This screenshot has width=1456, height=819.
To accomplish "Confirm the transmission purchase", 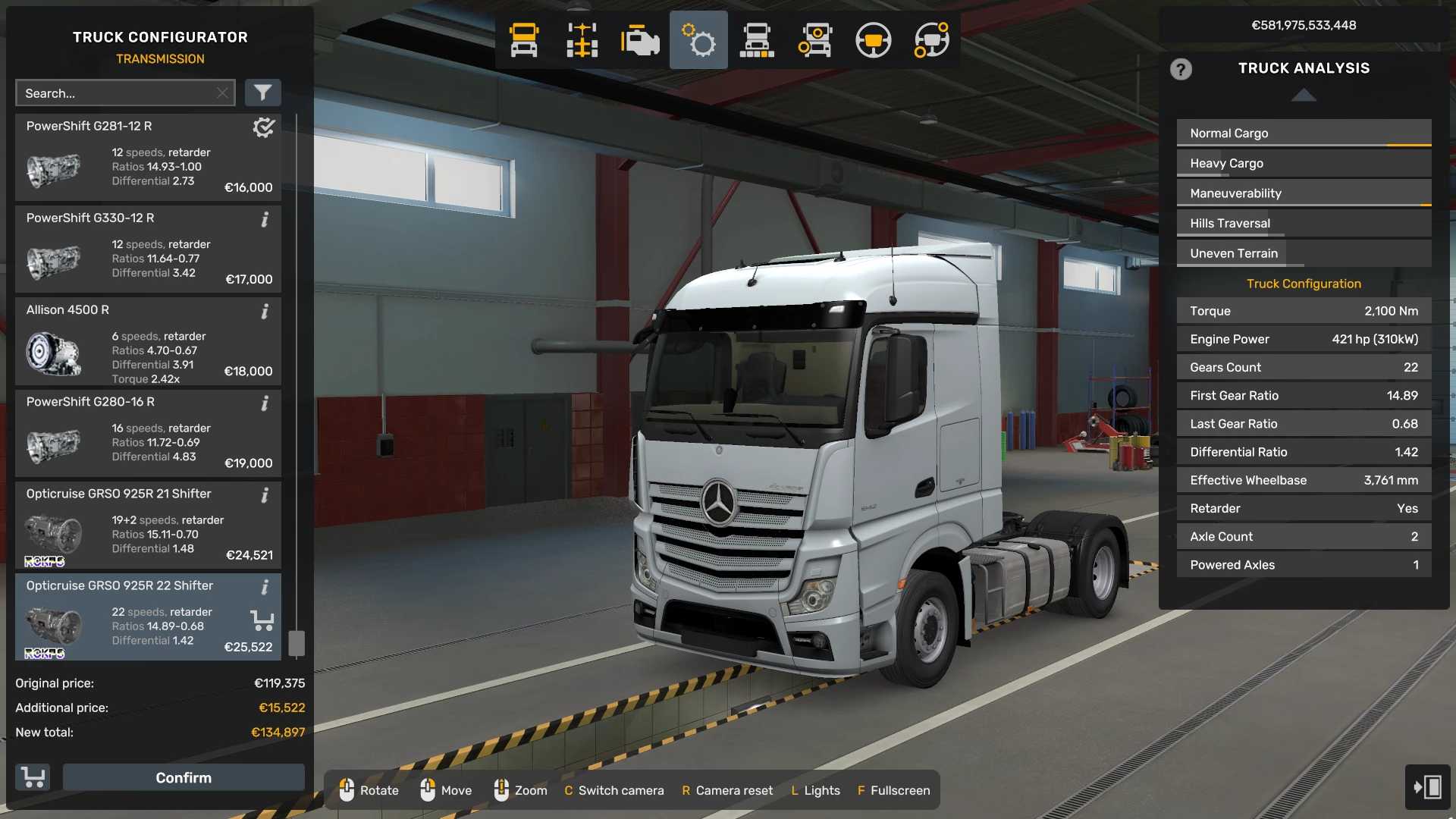I will click(x=184, y=777).
